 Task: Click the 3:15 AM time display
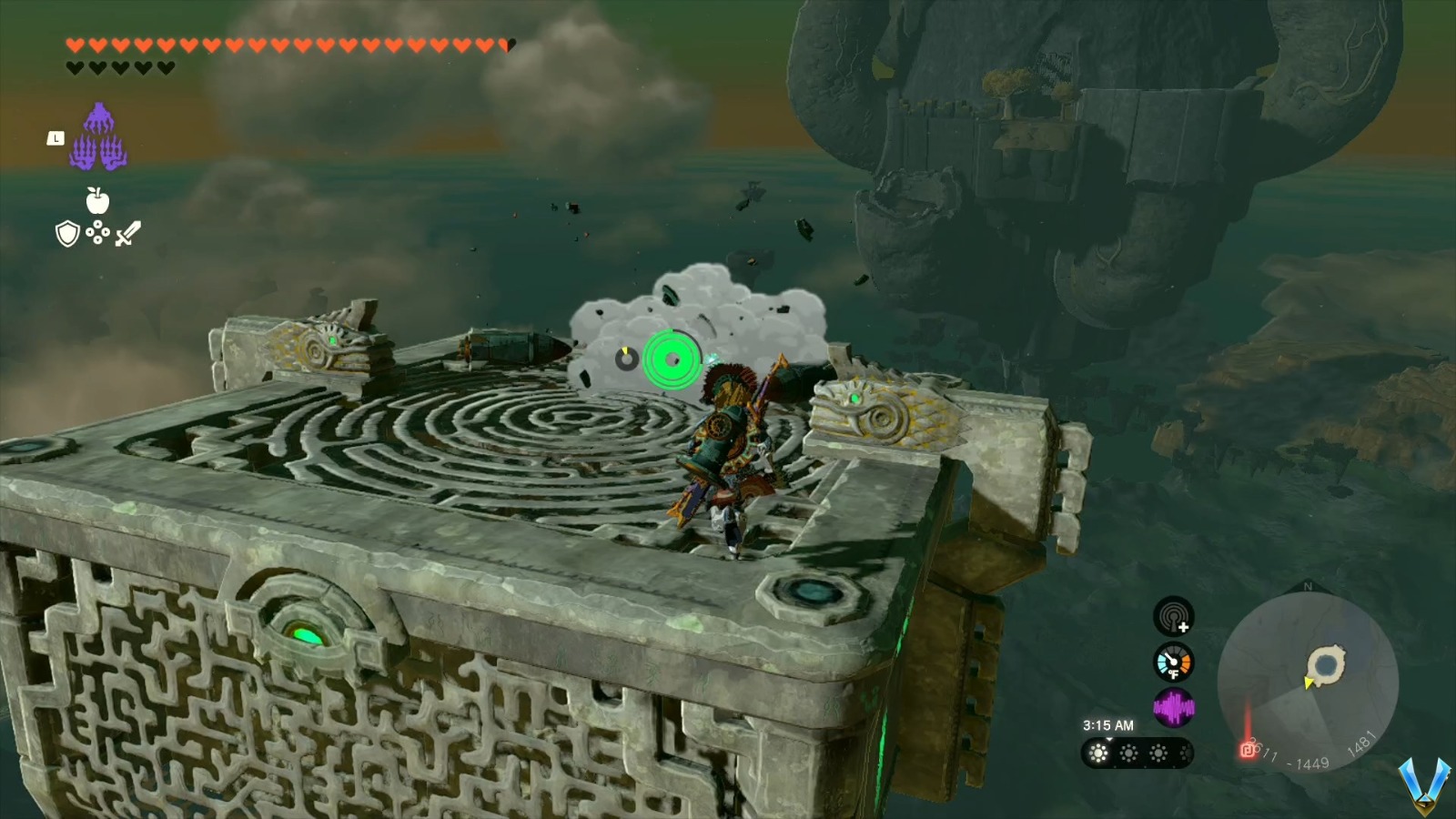click(x=1109, y=724)
